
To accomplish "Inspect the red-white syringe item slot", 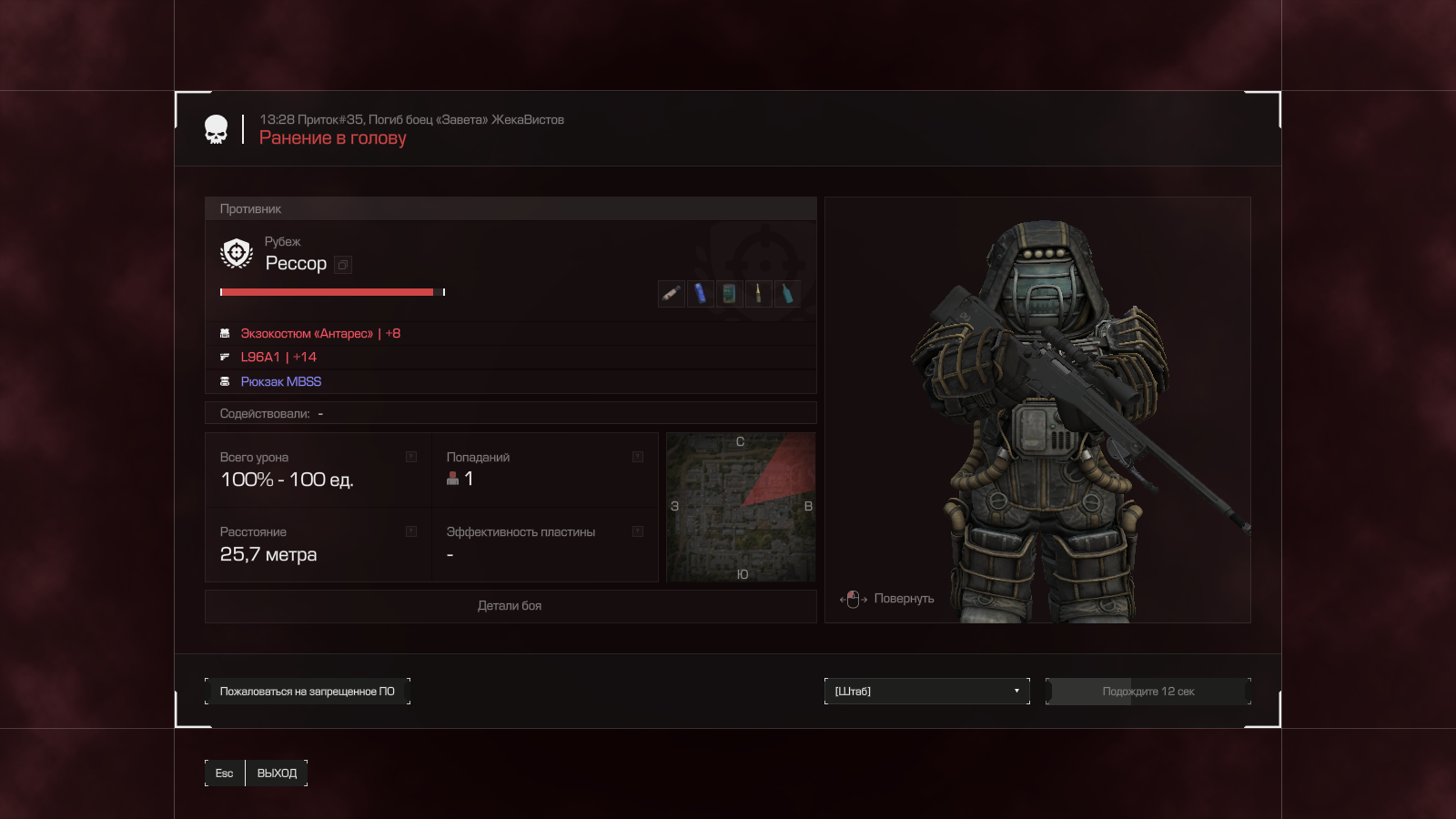I will coord(671,294).
